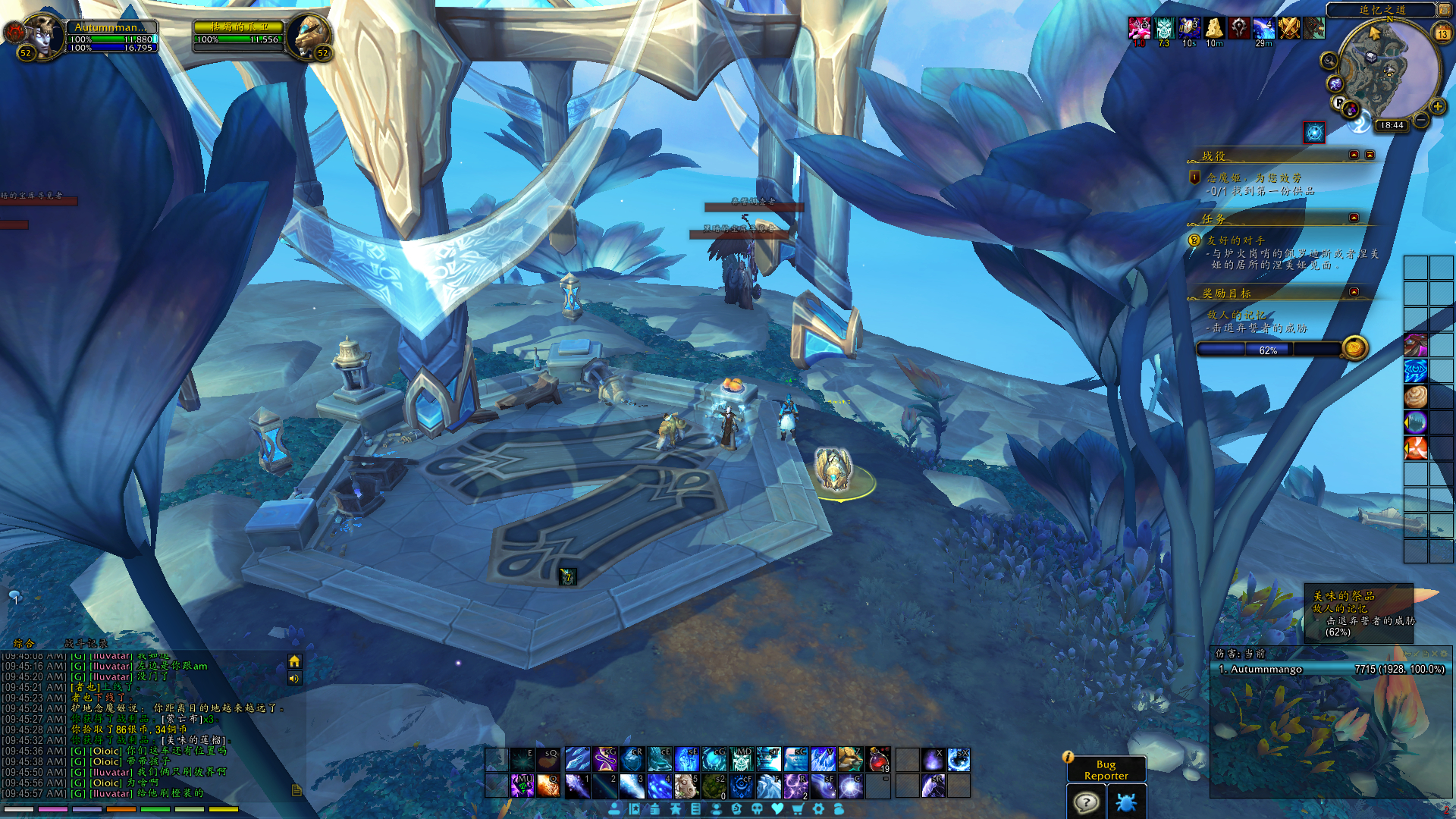
Task: Select the 友好的对手 quest entry
Action: point(1236,240)
